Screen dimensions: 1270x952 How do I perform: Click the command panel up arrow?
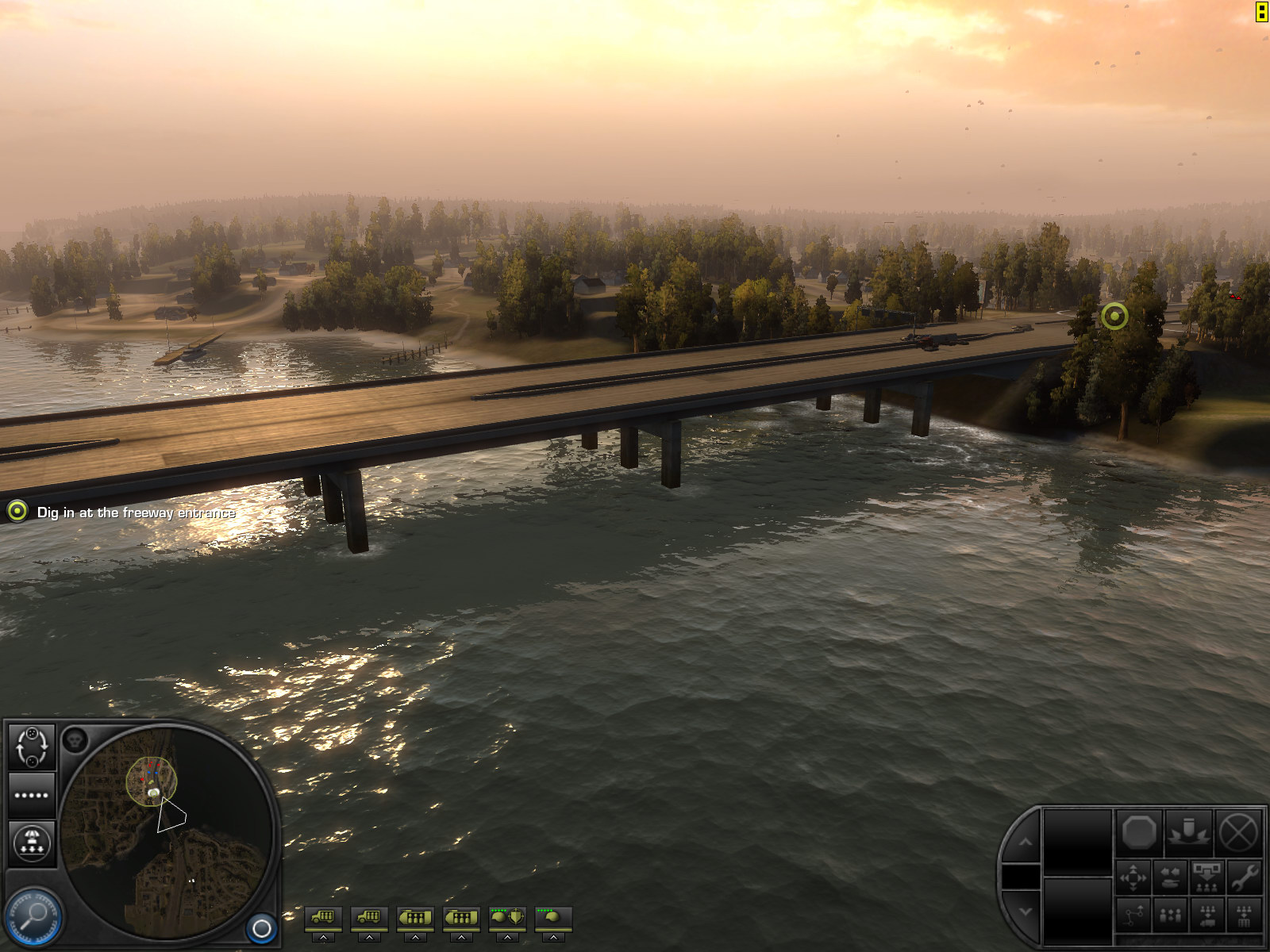tap(1025, 842)
